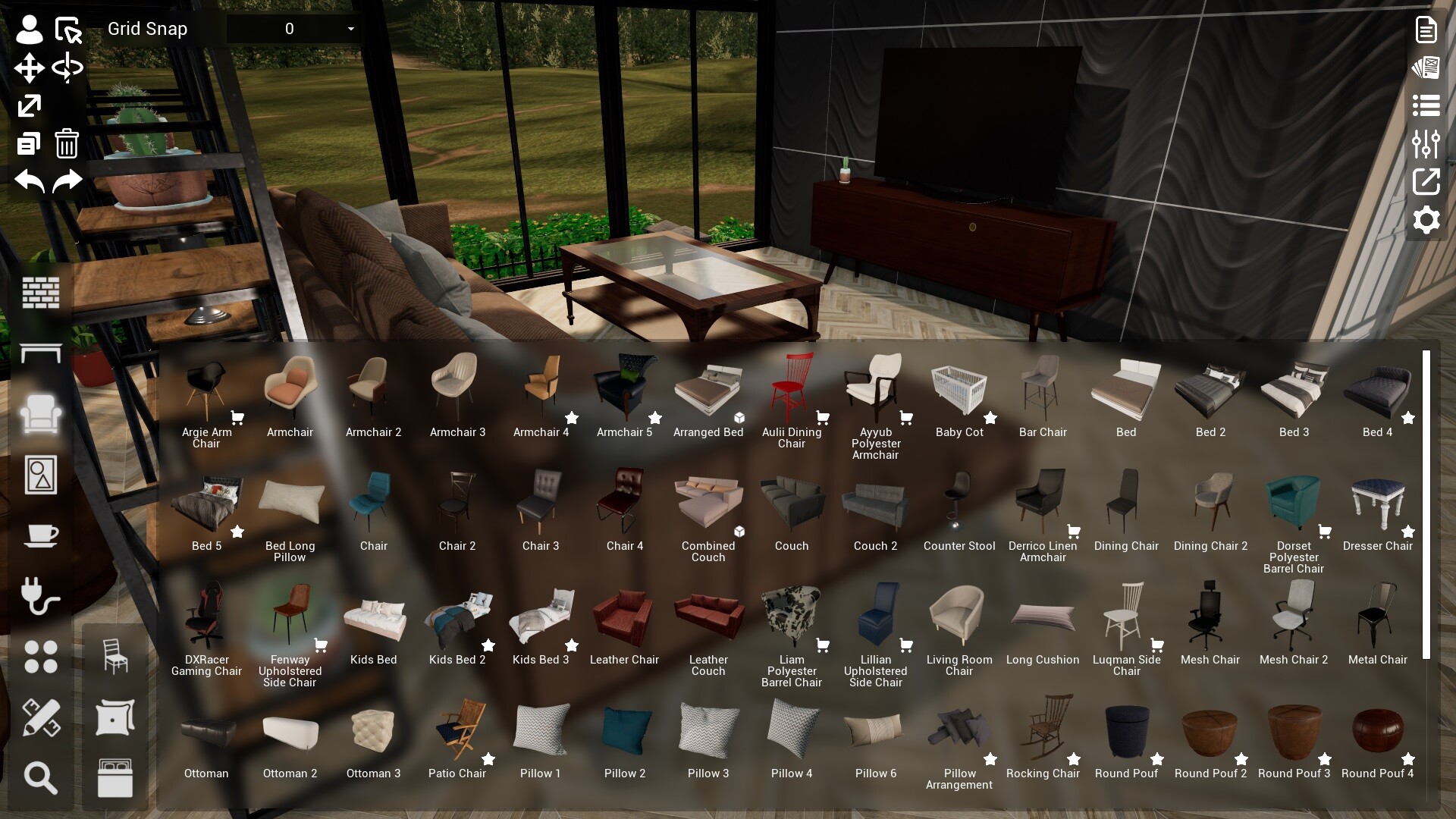Image resolution: width=1456 pixels, height=819 pixels.
Task: Open the settings gear panel
Action: [1426, 220]
